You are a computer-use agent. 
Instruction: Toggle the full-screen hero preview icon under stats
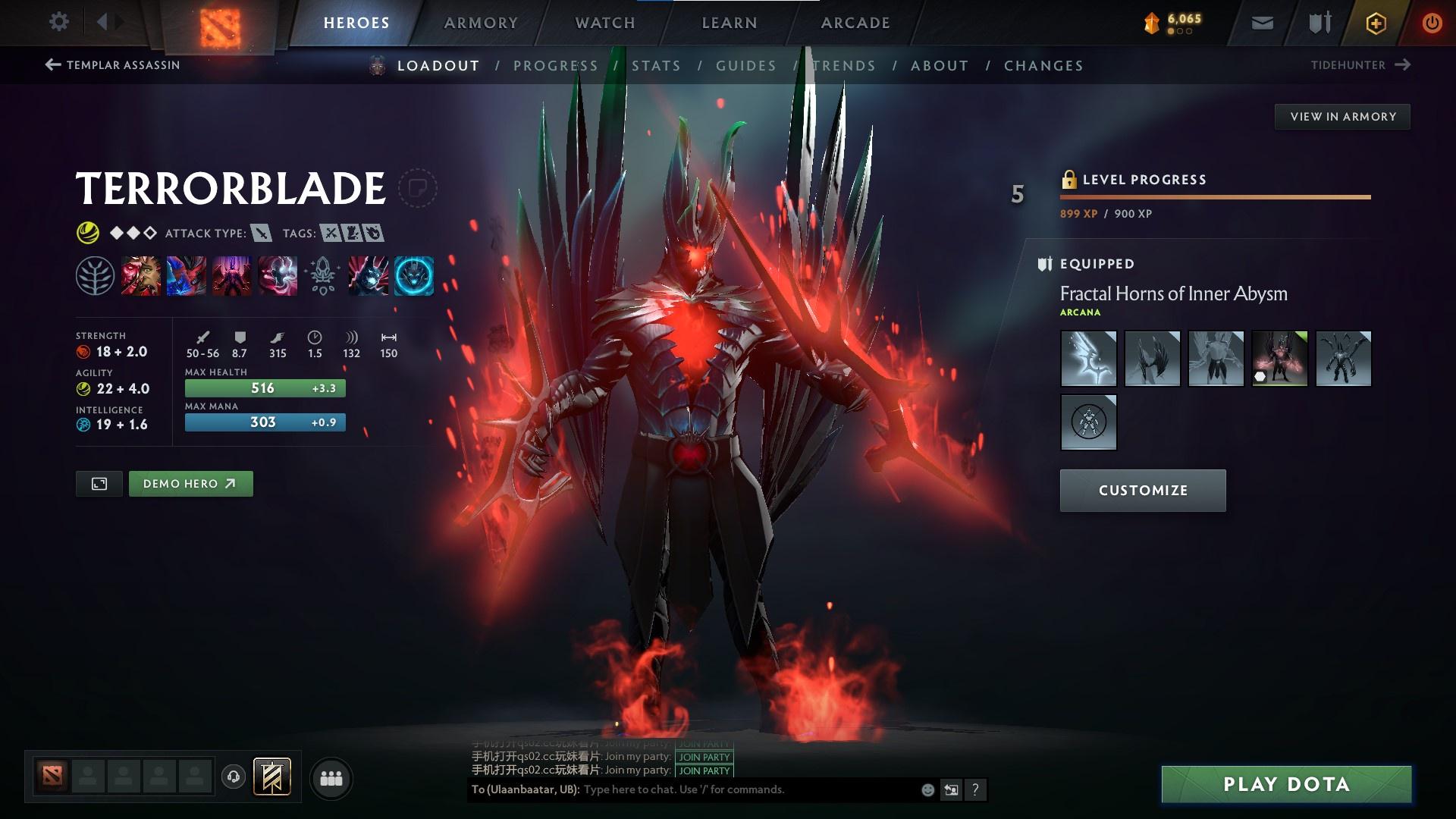pos(99,483)
